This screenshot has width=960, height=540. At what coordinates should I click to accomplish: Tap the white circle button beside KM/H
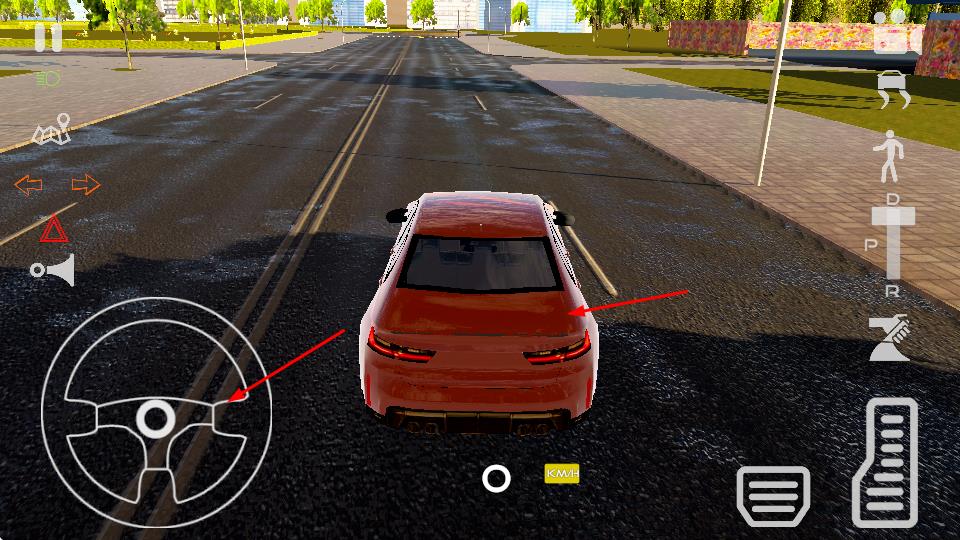(x=496, y=478)
